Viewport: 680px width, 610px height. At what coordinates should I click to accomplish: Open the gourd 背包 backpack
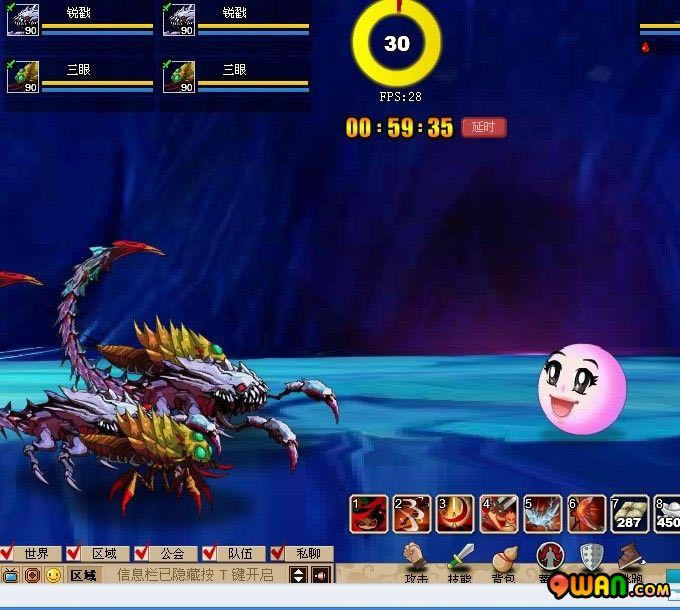[x=504, y=558]
